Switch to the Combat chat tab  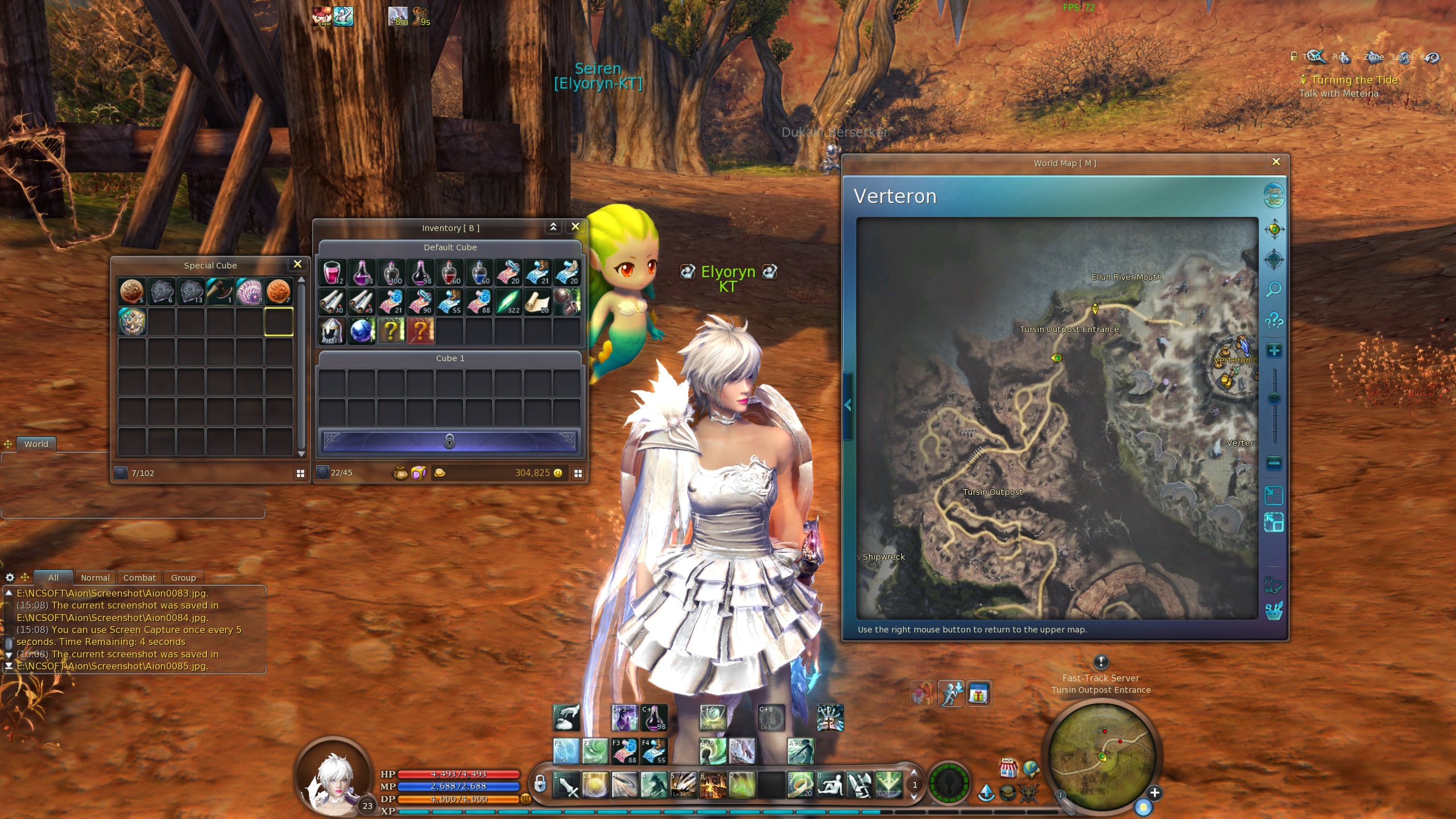[x=139, y=577]
